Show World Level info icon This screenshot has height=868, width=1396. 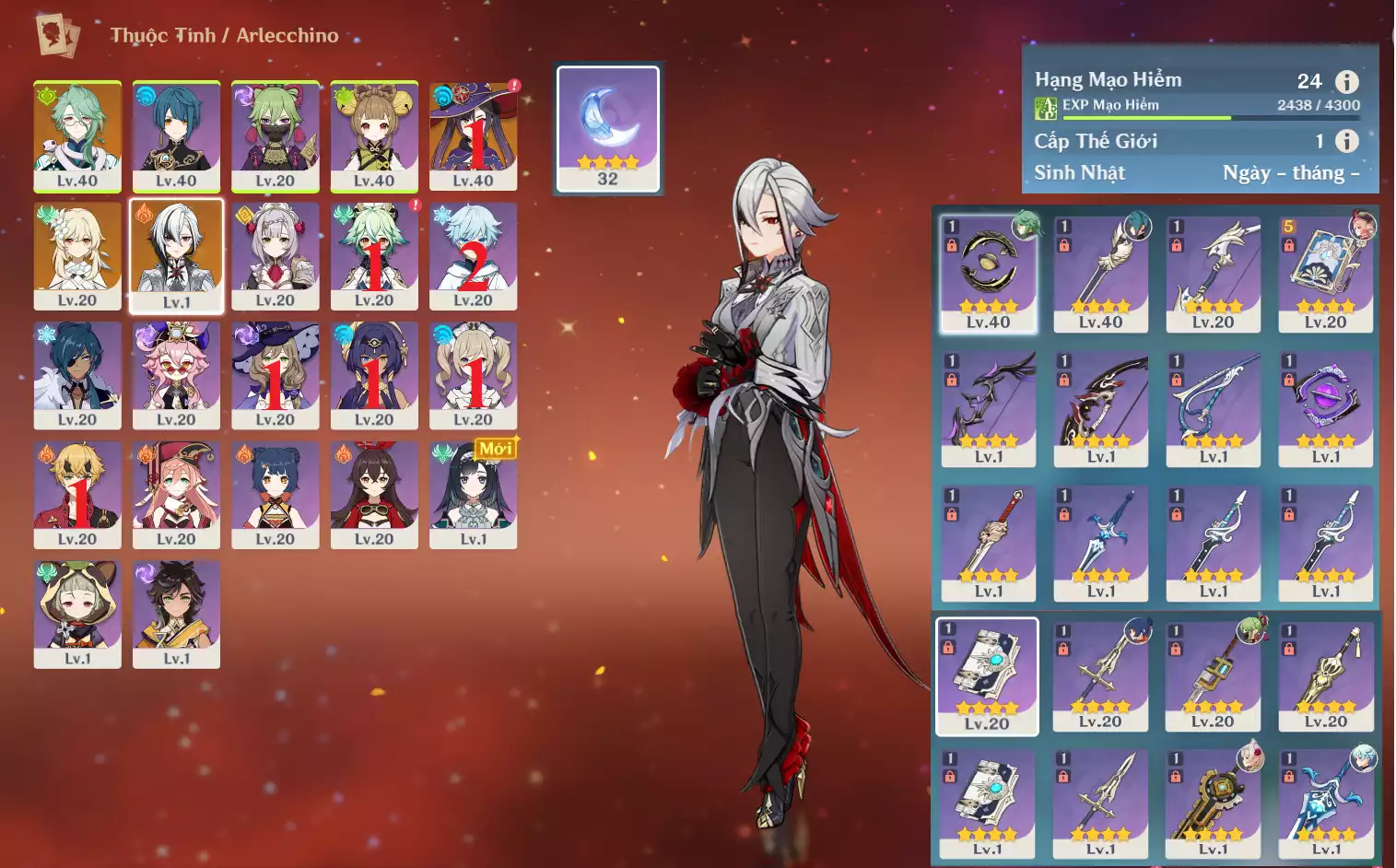coord(1346,141)
